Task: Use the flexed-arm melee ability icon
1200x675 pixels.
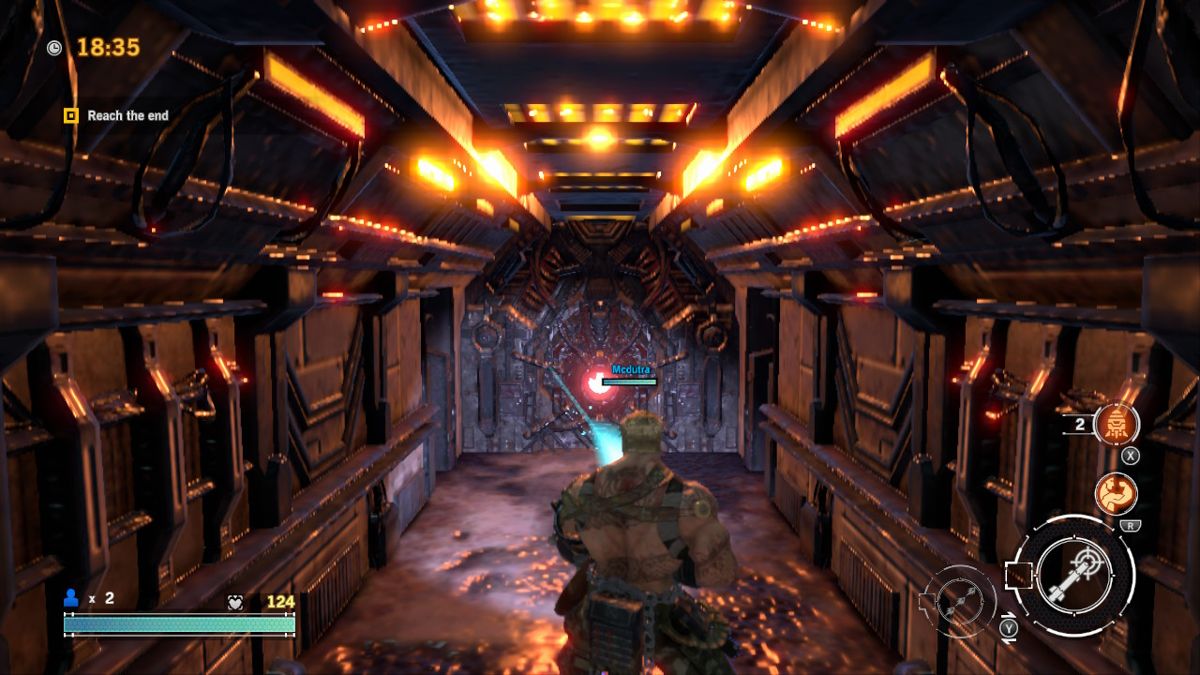Action: [1114, 493]
